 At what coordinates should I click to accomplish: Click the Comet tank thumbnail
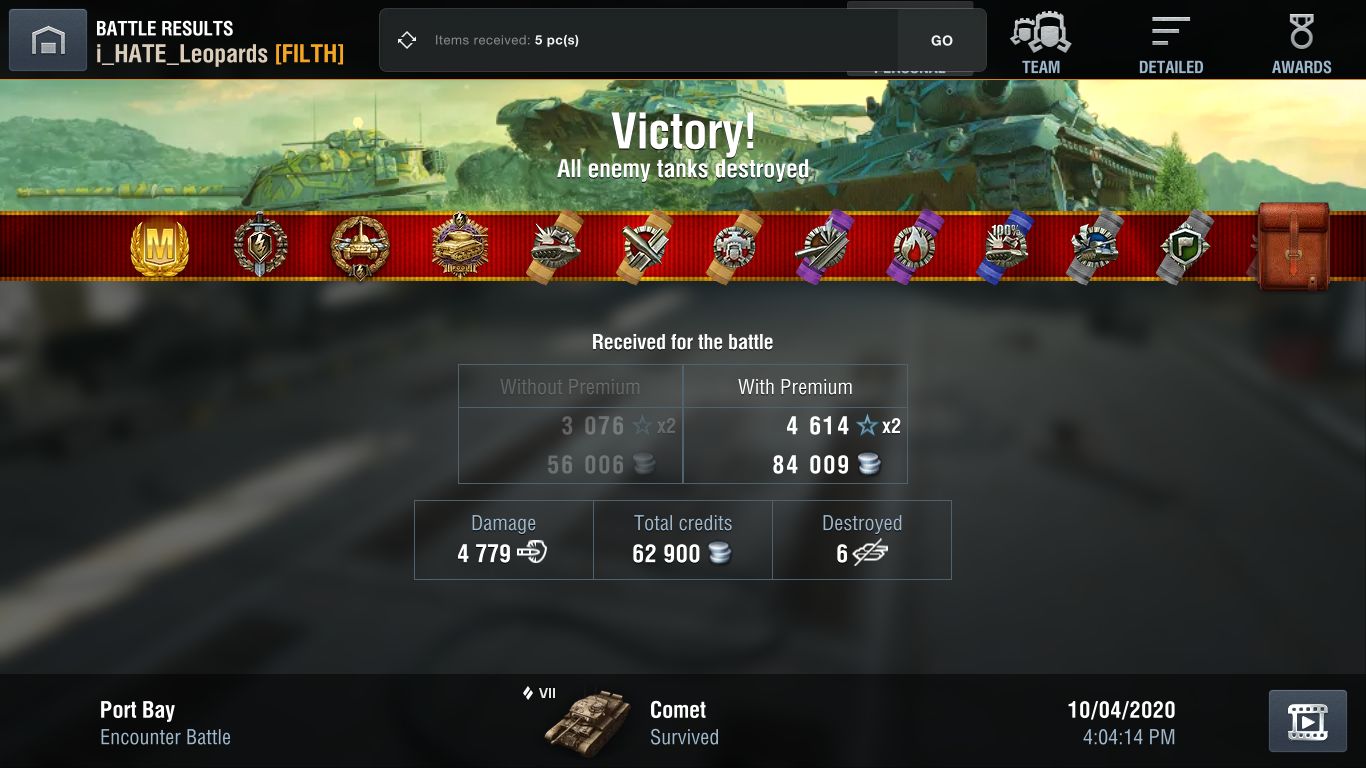pyautogui.click(x=592, y=720)
